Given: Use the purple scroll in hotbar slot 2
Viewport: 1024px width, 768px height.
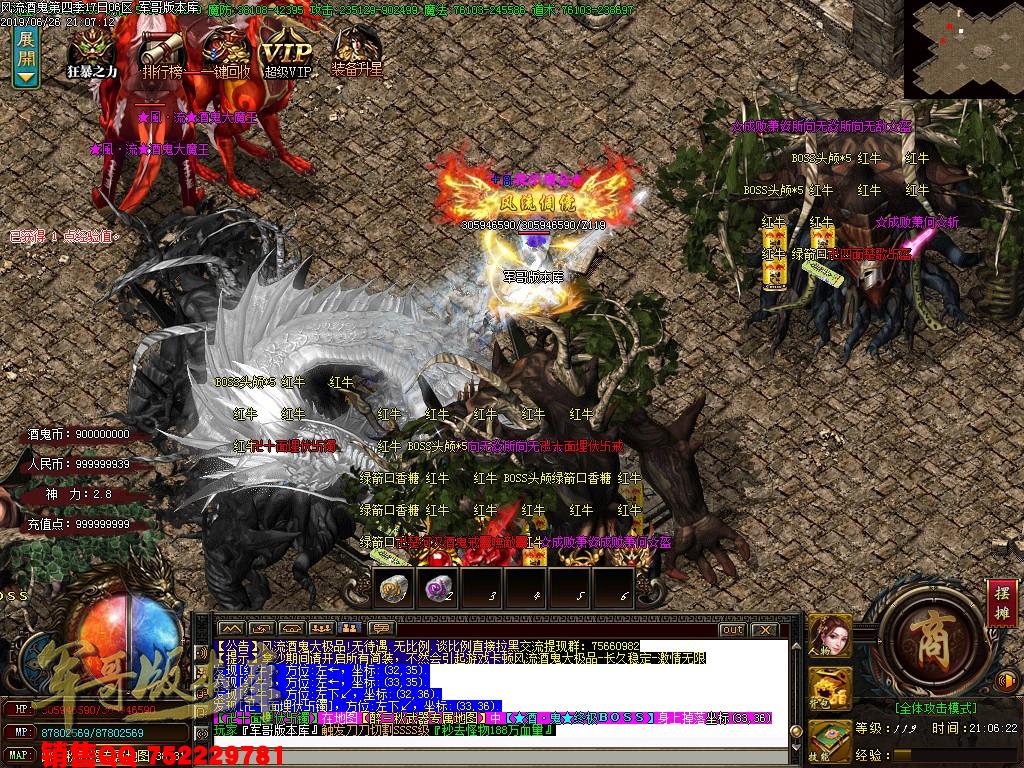Looking at the screenshot, I should (438, 589).
